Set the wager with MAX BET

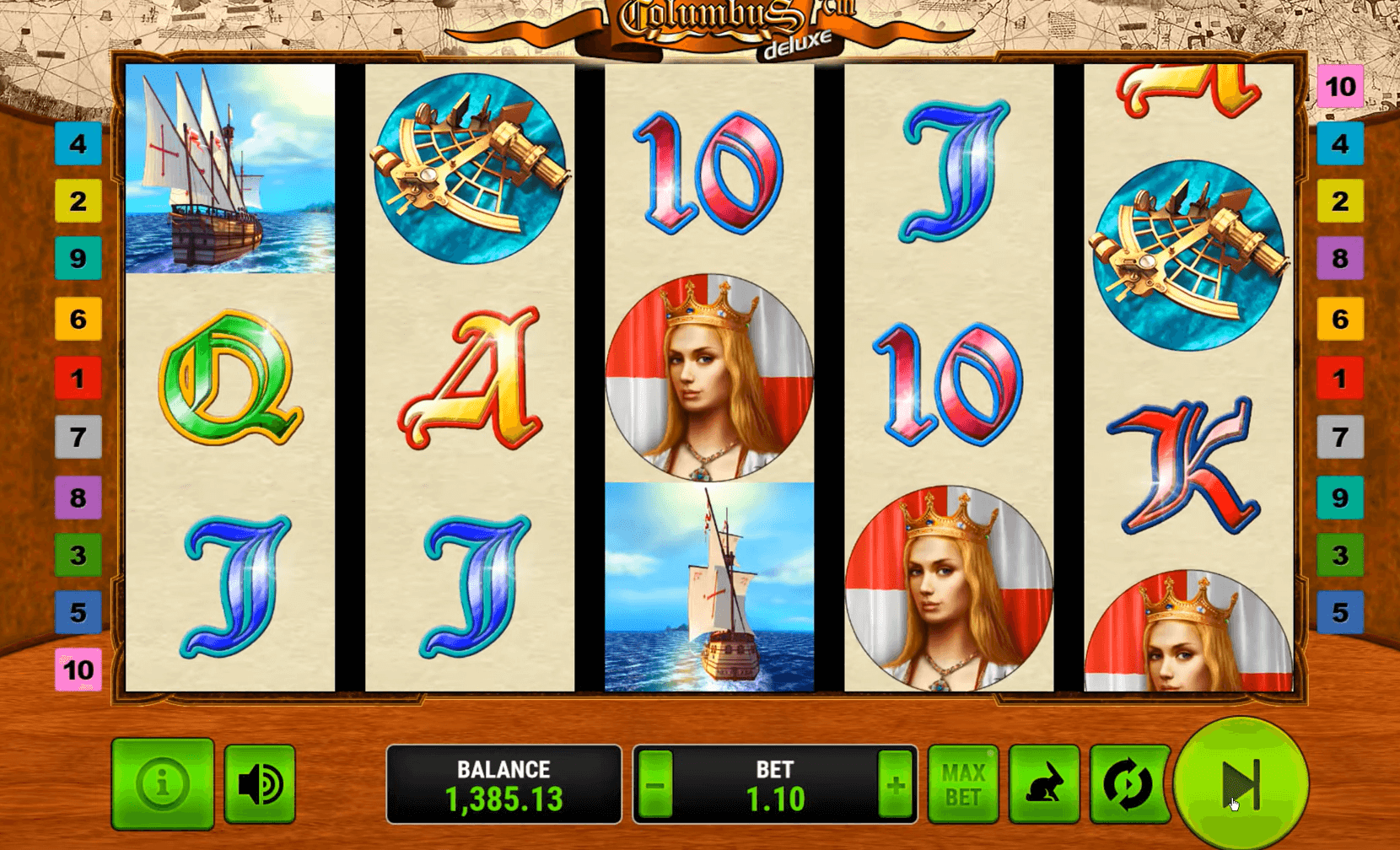pos(962,784)
